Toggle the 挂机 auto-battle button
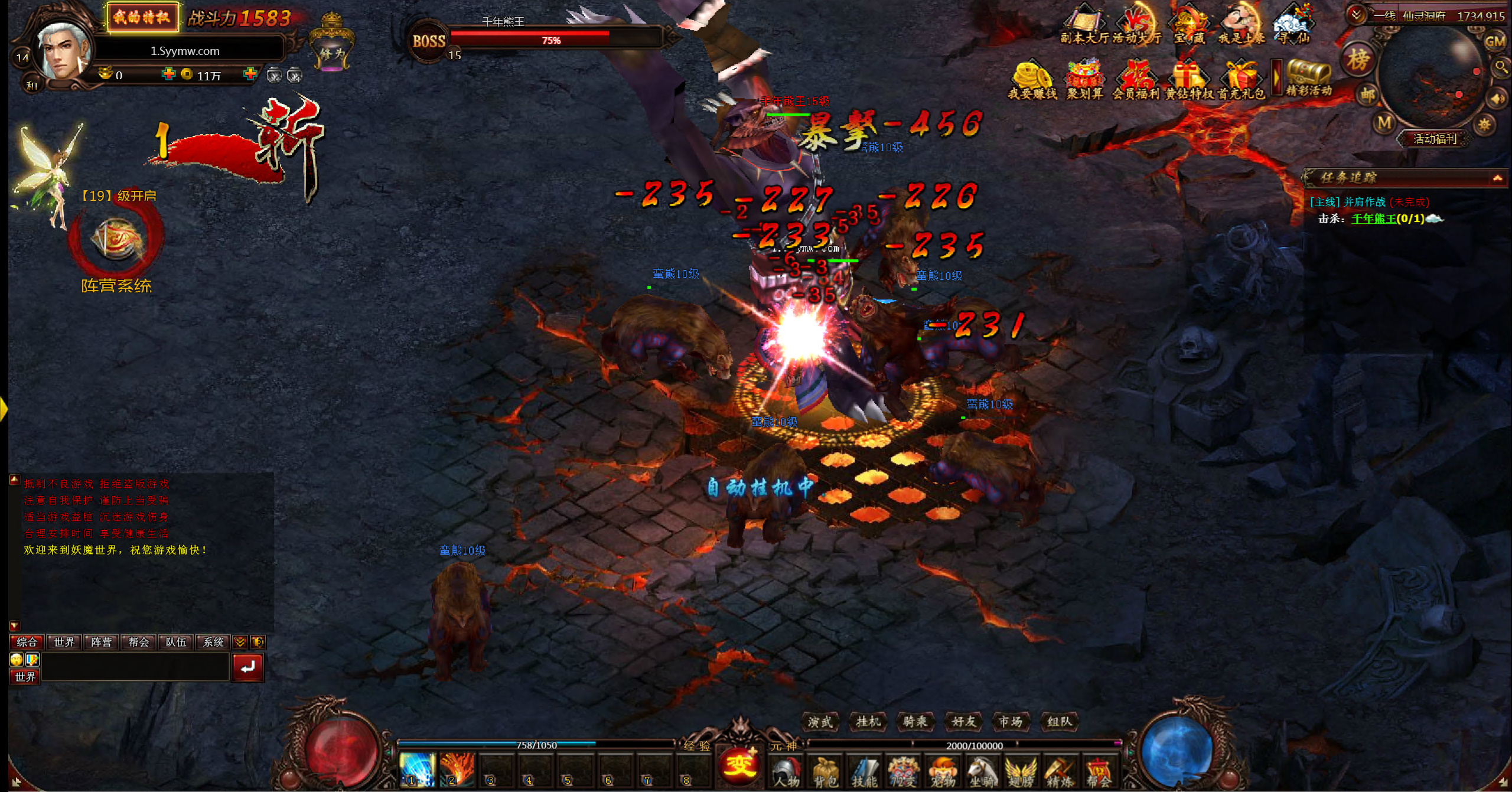1512x792 pixels. pyautogui.click(x=868, y=721)
